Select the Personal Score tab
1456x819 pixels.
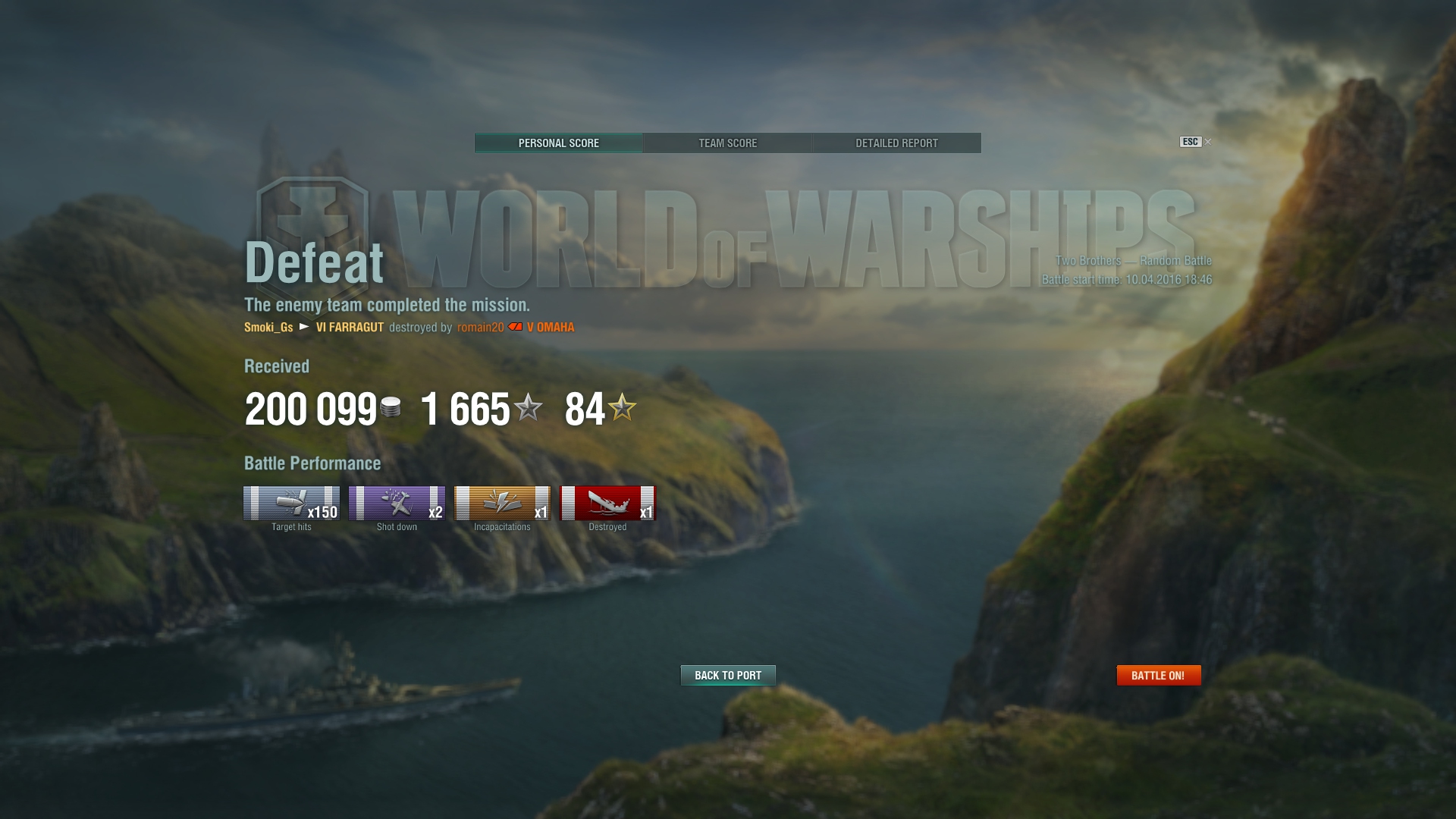pos(559,143)
